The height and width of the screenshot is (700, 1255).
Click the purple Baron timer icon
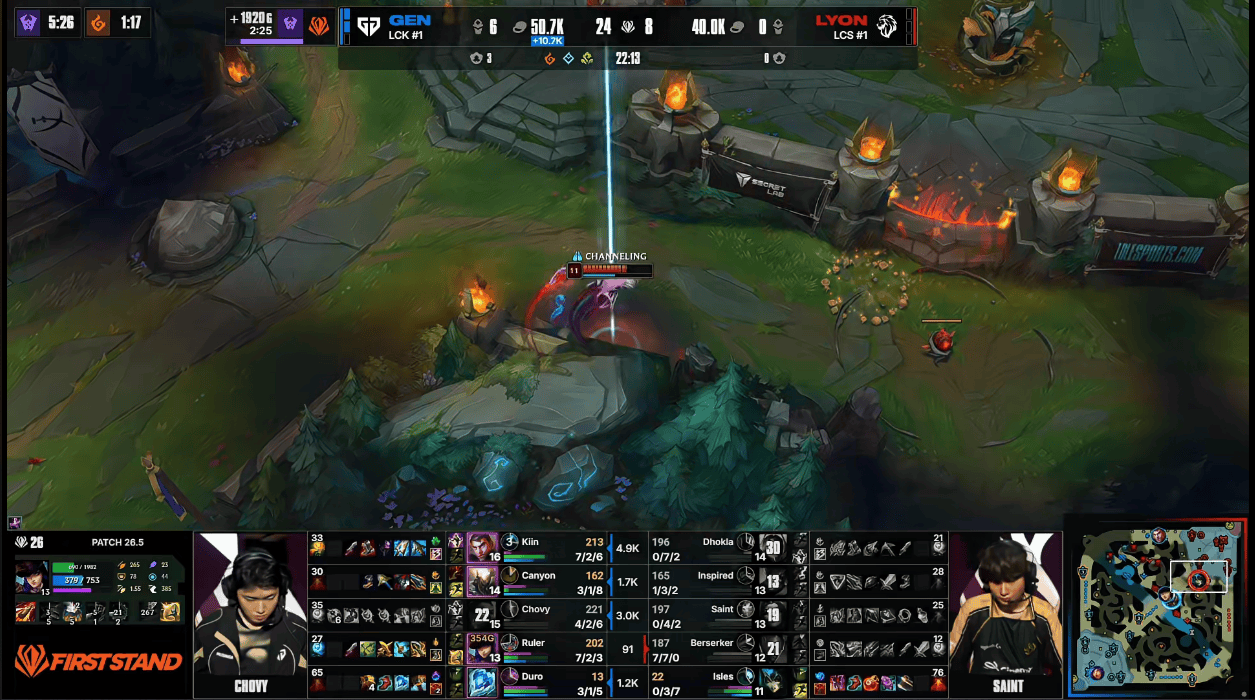[28, 22]
